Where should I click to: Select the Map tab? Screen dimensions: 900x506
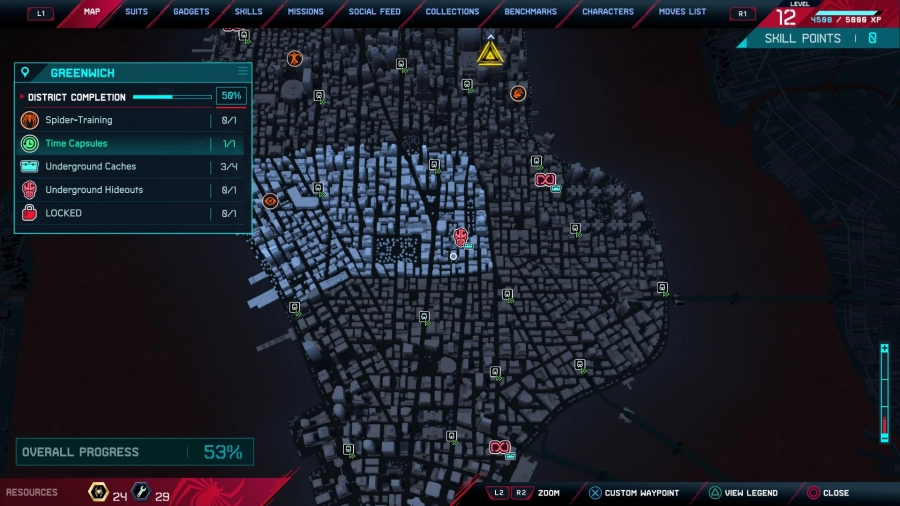click(92, 12)
